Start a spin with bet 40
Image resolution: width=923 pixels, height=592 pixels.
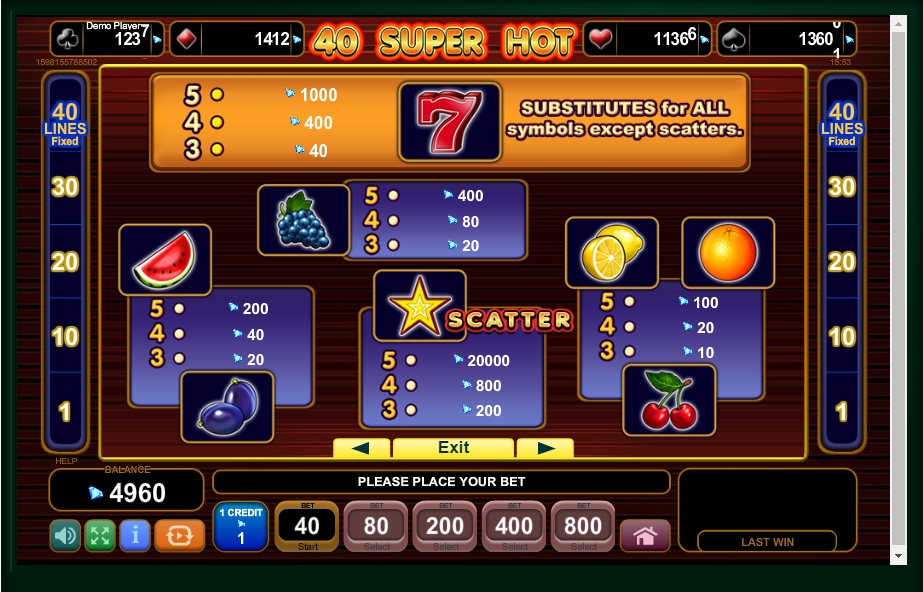[307, 527]
